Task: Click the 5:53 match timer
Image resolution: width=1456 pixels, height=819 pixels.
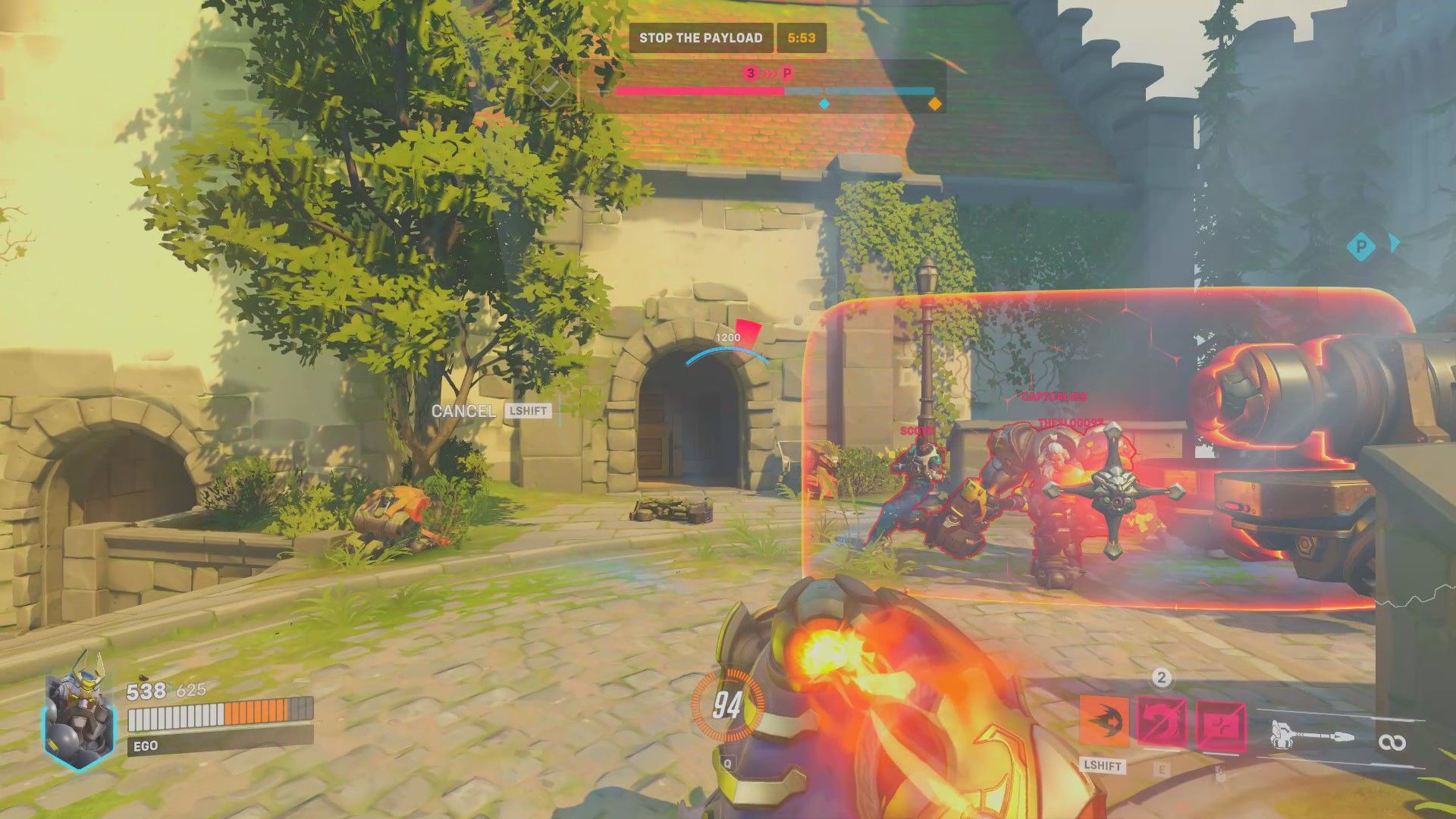Action: coord(803,37)
